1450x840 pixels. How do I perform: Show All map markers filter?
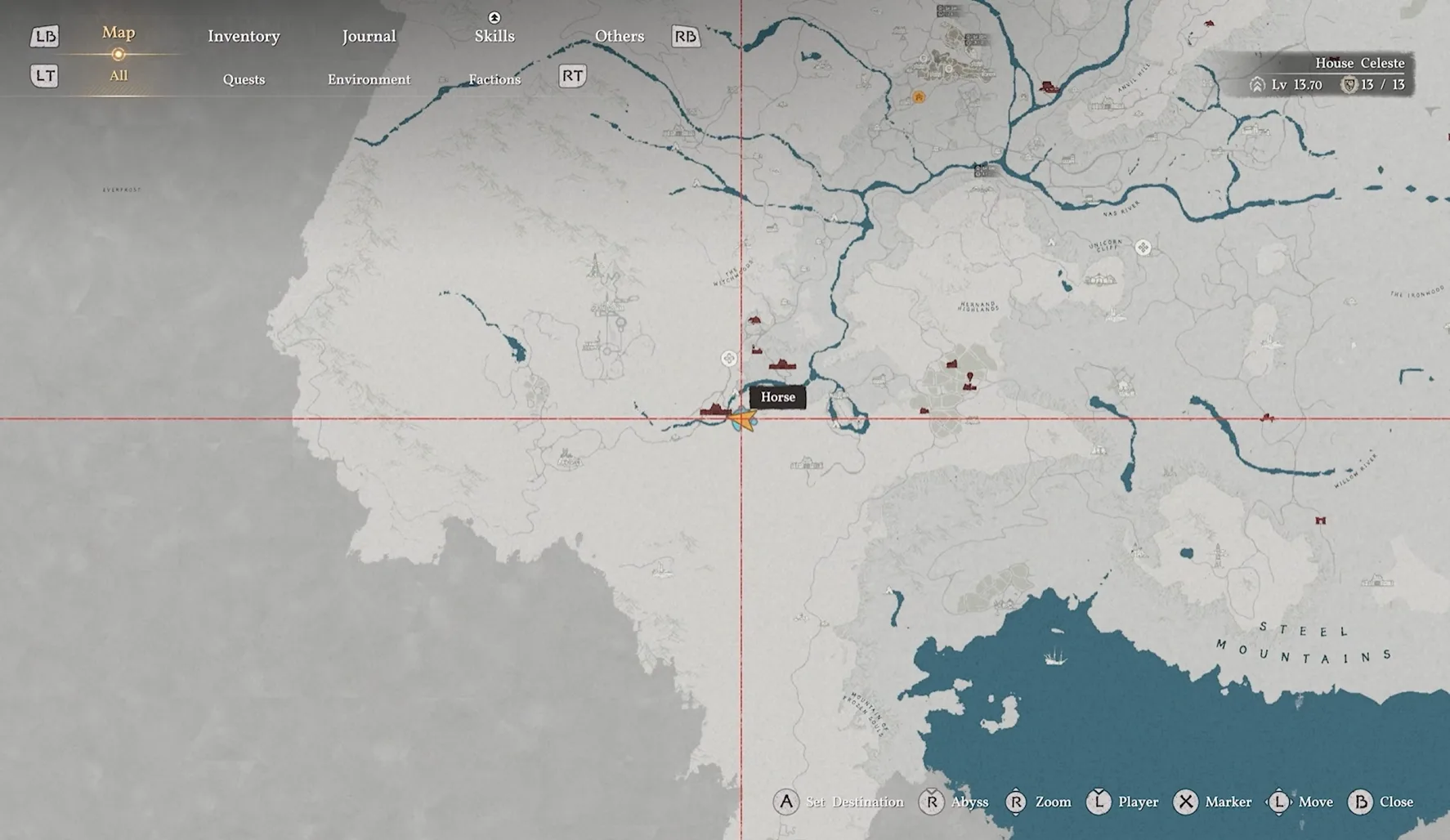pos(119,76)
